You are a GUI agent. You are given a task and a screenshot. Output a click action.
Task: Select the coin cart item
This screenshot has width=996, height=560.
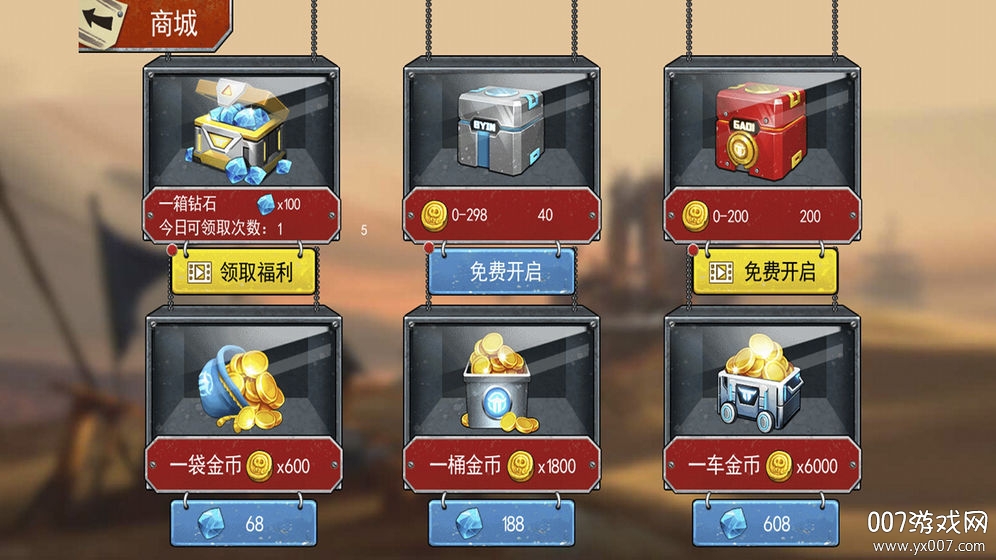click(x=763, y=382)
